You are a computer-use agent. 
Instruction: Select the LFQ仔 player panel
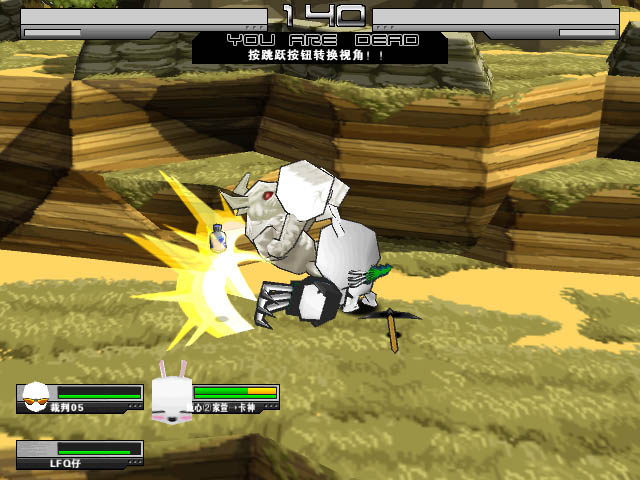(79, 456)
